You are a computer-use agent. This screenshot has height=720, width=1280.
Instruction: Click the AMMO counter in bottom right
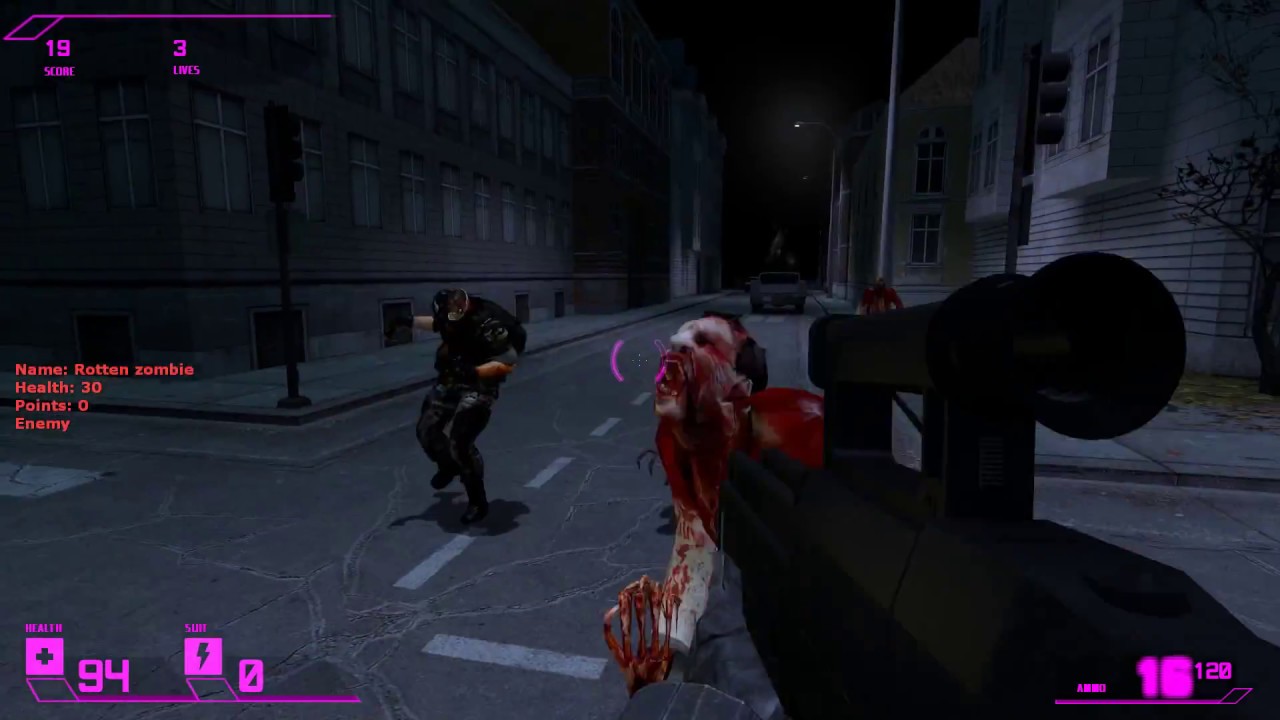(x=1168, y=674)
